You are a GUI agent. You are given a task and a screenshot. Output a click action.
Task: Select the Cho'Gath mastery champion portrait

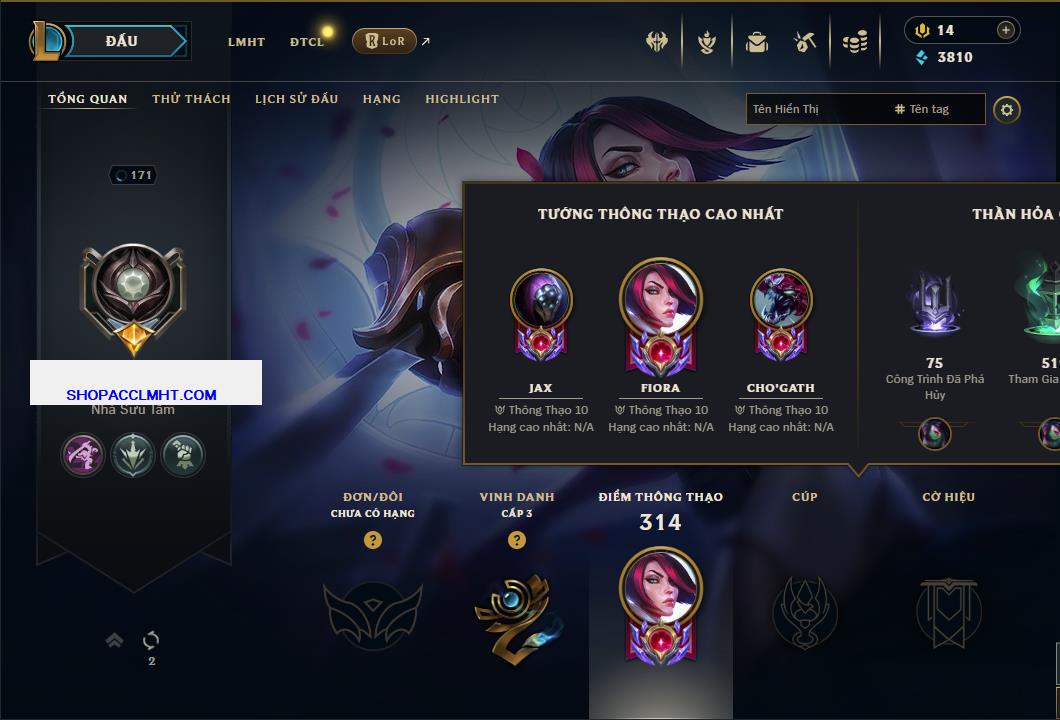[780, 300]
